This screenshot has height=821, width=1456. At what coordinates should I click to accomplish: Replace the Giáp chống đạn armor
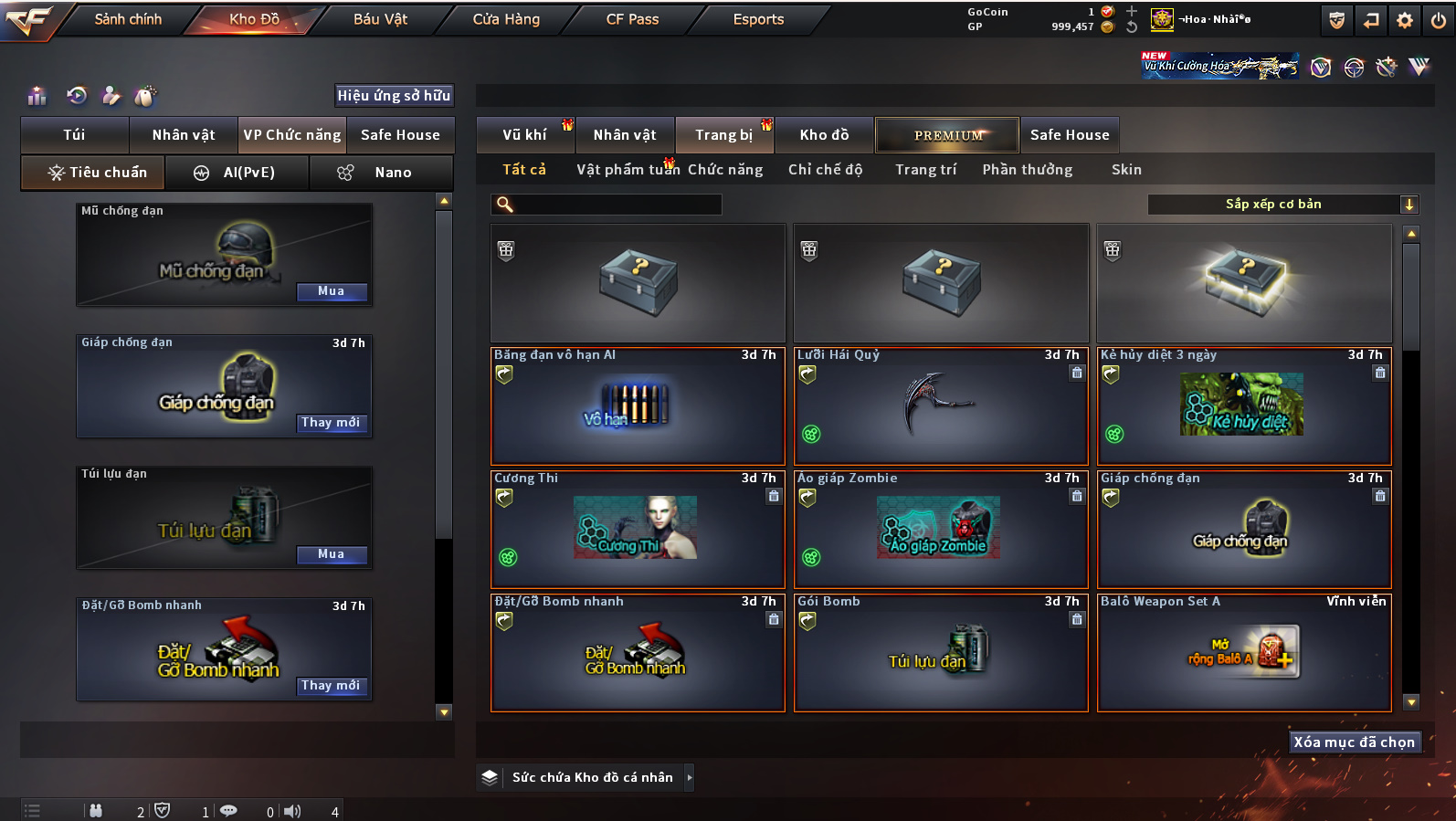coord(331,423)
